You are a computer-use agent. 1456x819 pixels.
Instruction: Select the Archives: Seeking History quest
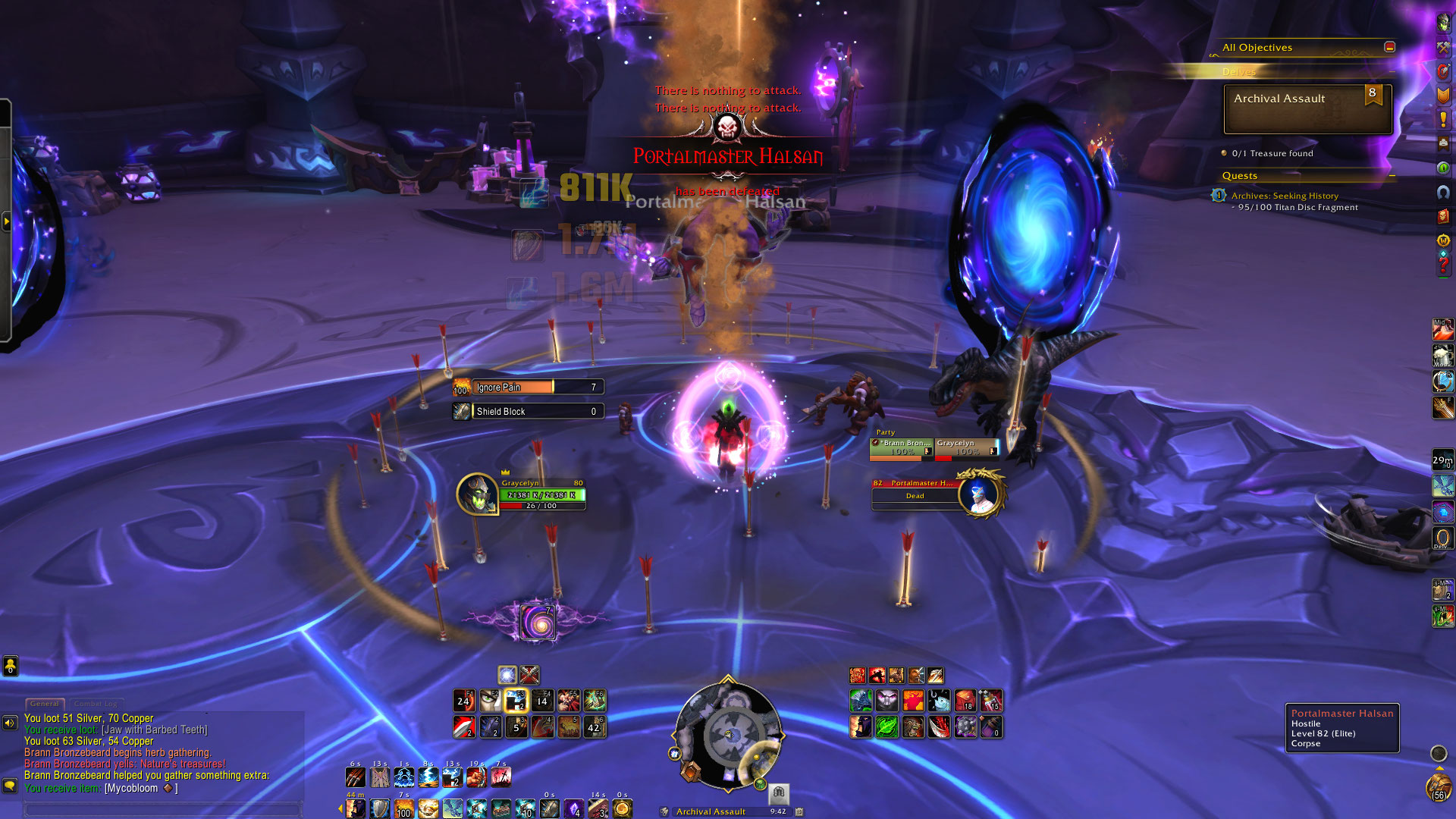point(1285,196)
